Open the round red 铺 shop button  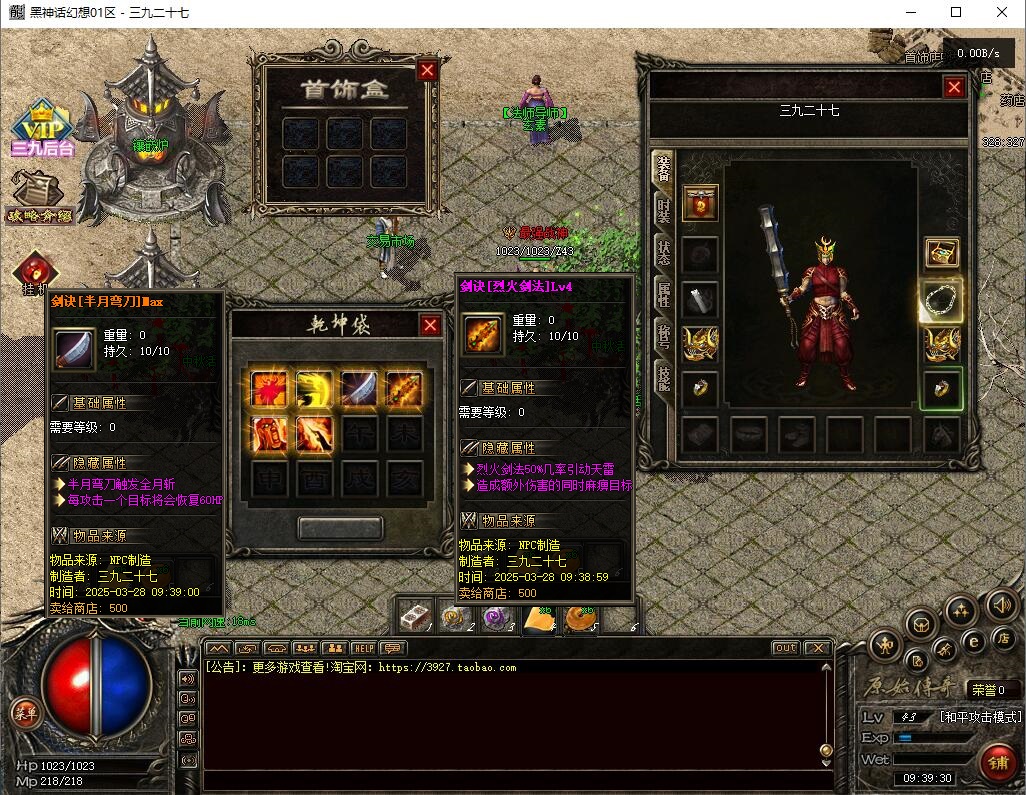coord(997,762)
